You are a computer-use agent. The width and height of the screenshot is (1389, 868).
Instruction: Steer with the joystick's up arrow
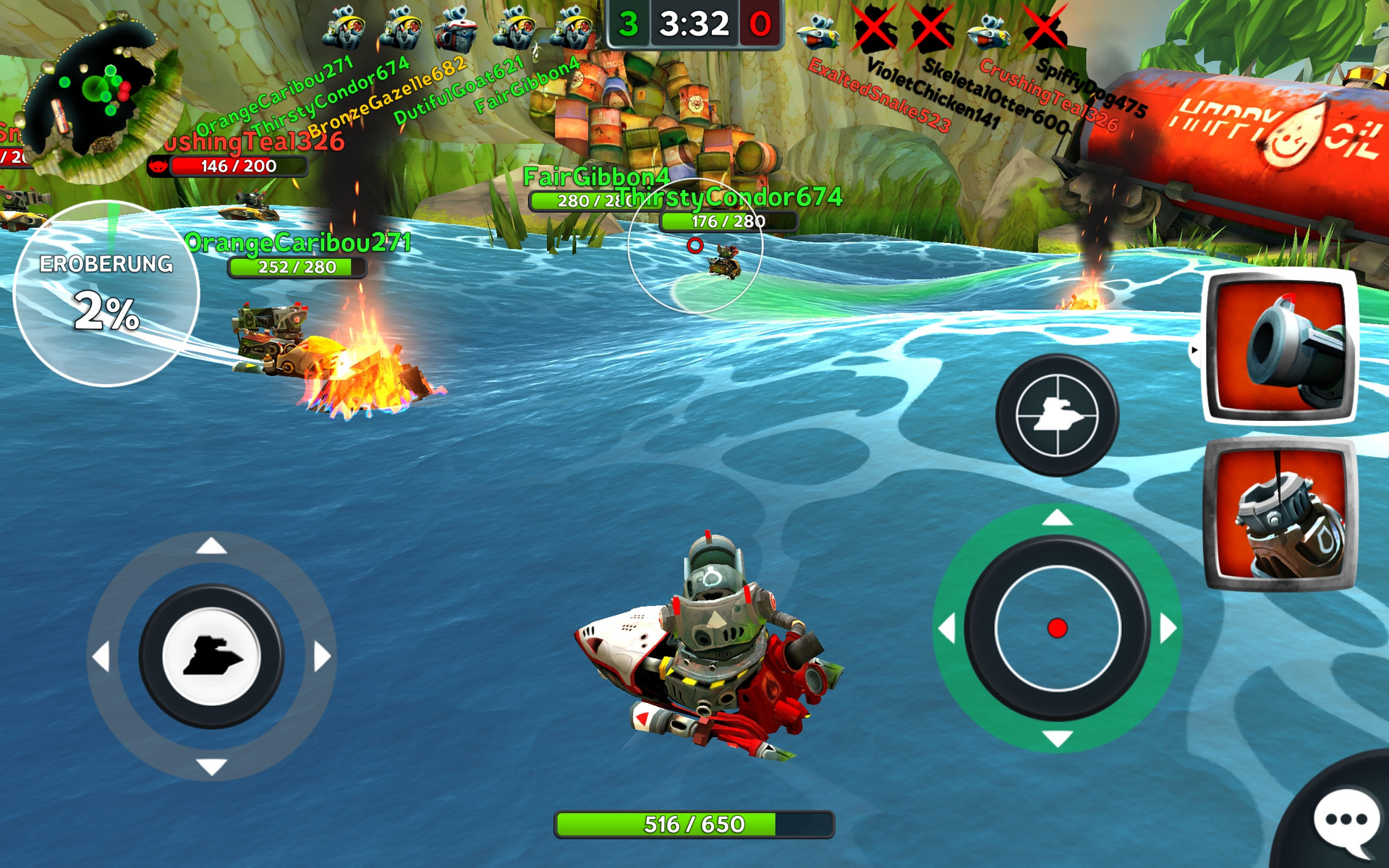coord(211,546)
